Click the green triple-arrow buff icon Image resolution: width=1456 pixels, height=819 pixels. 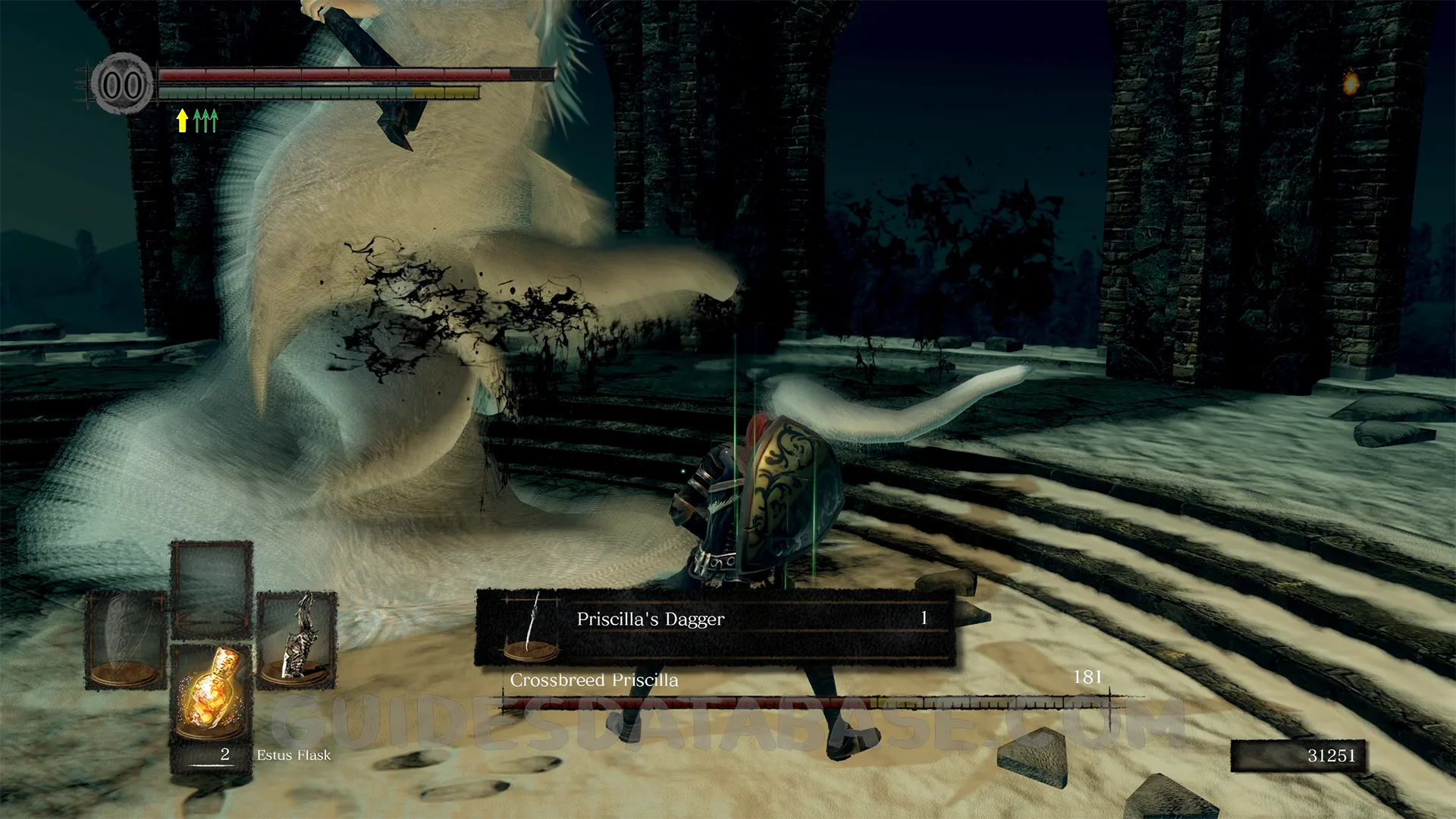coord(206,121)
